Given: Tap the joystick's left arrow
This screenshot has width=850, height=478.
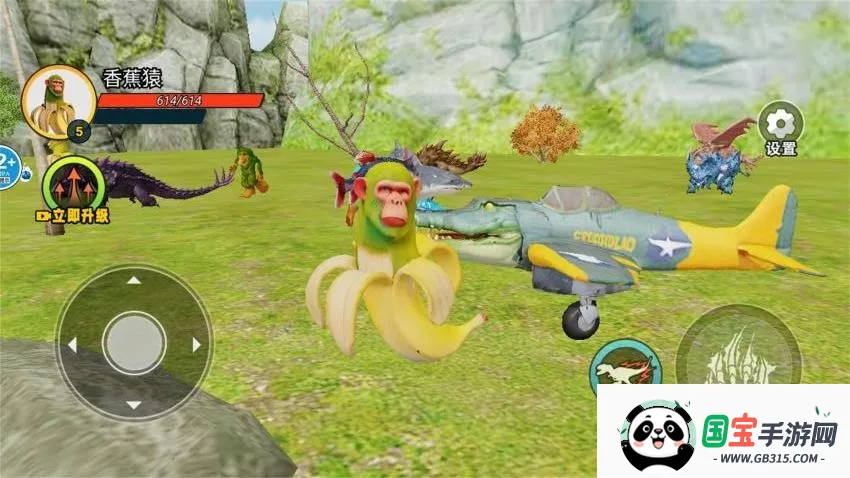Looking at the screenshot, I should point(72,344).
